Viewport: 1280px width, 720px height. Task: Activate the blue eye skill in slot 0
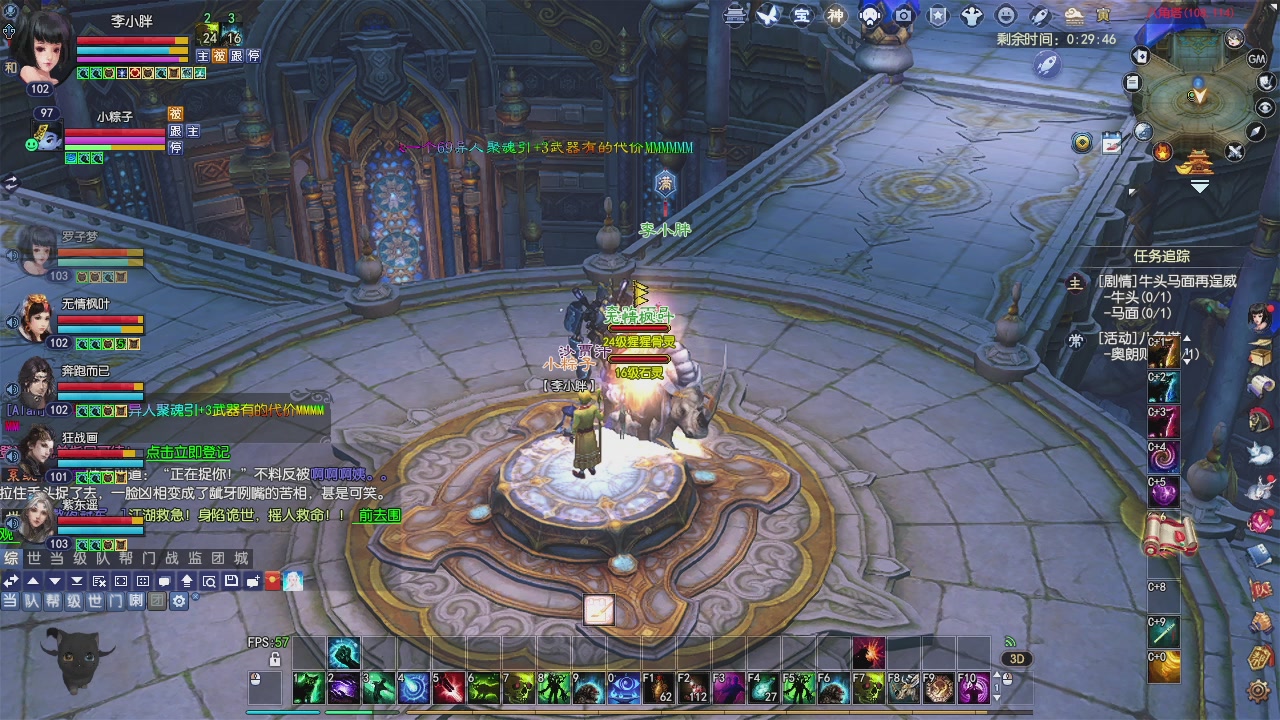pyautogui.click(x=625, y=687)
